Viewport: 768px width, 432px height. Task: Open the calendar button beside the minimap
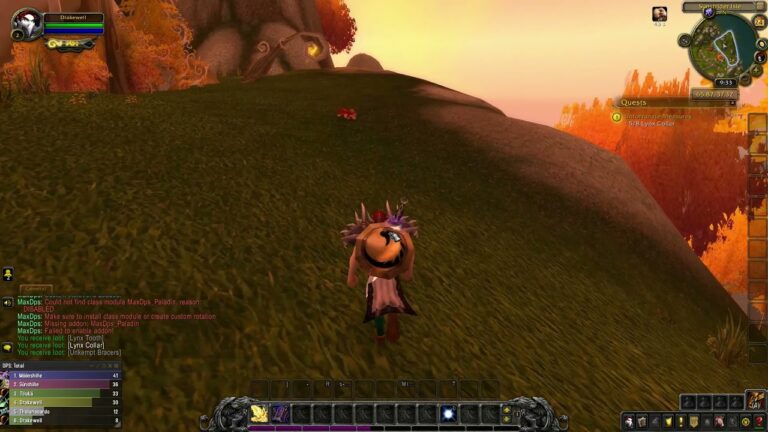[759, 22]
